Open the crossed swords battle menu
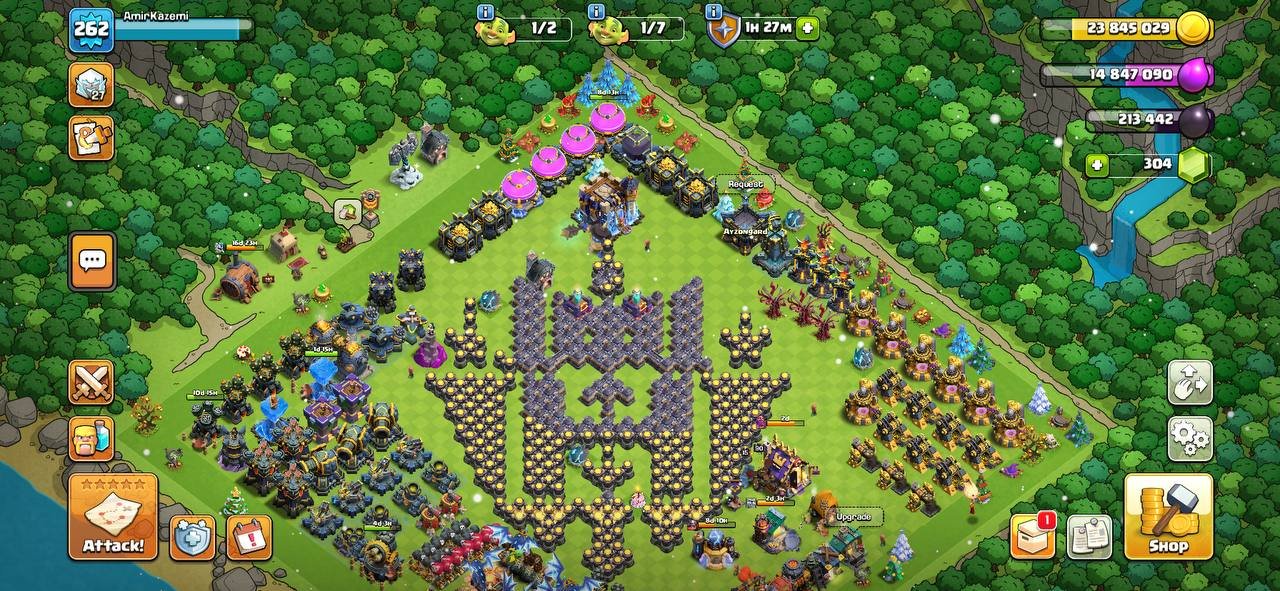The image size is (1280, 591). pyautogui.click(x=91, y=382)
